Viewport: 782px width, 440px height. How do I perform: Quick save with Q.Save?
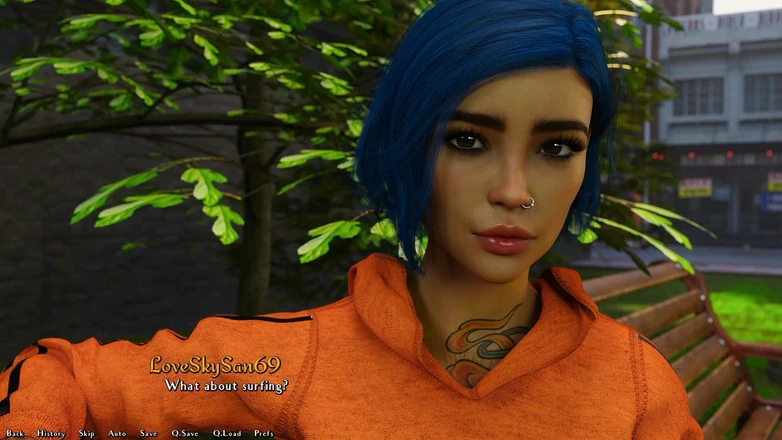point(184,433)
